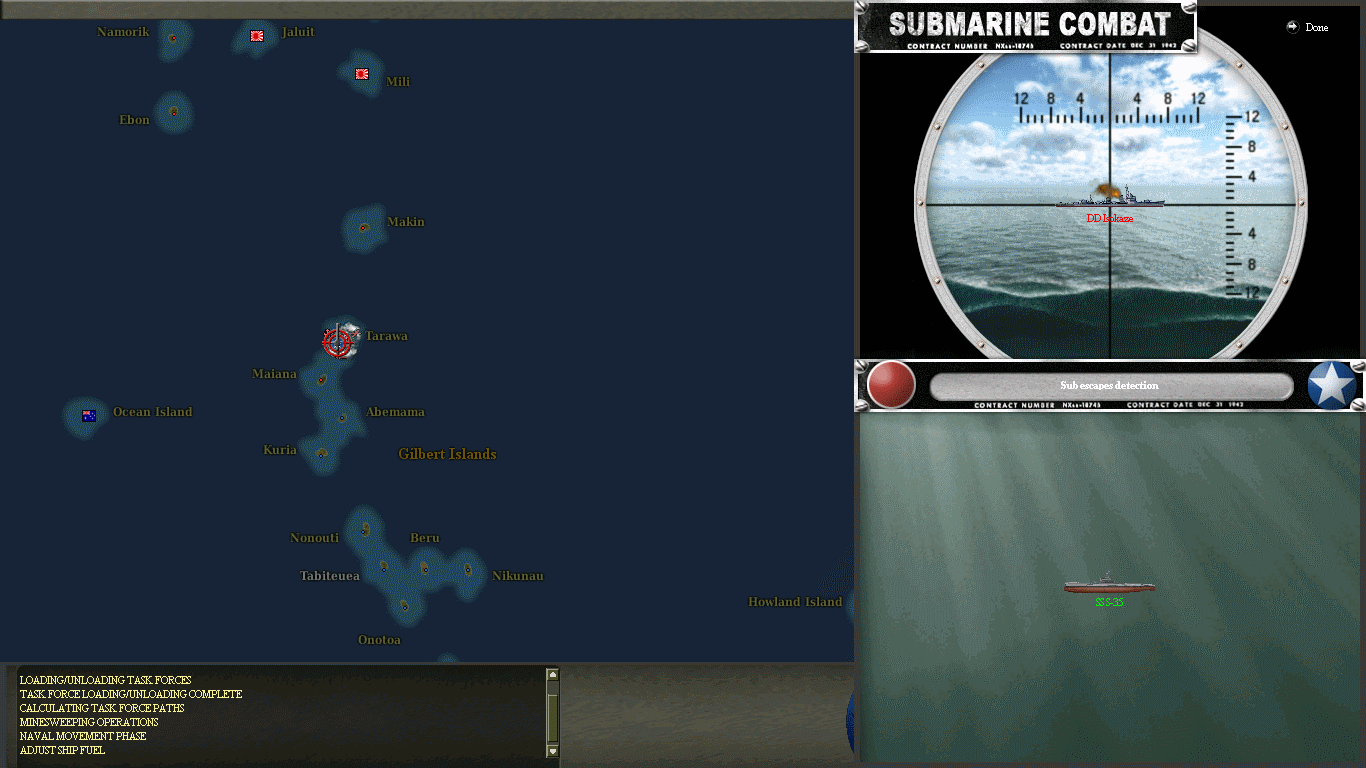
Task: Select the NAVAL MOVEMENT PHASE log entry
Action: pyautogui.click(x=82, y=736)
